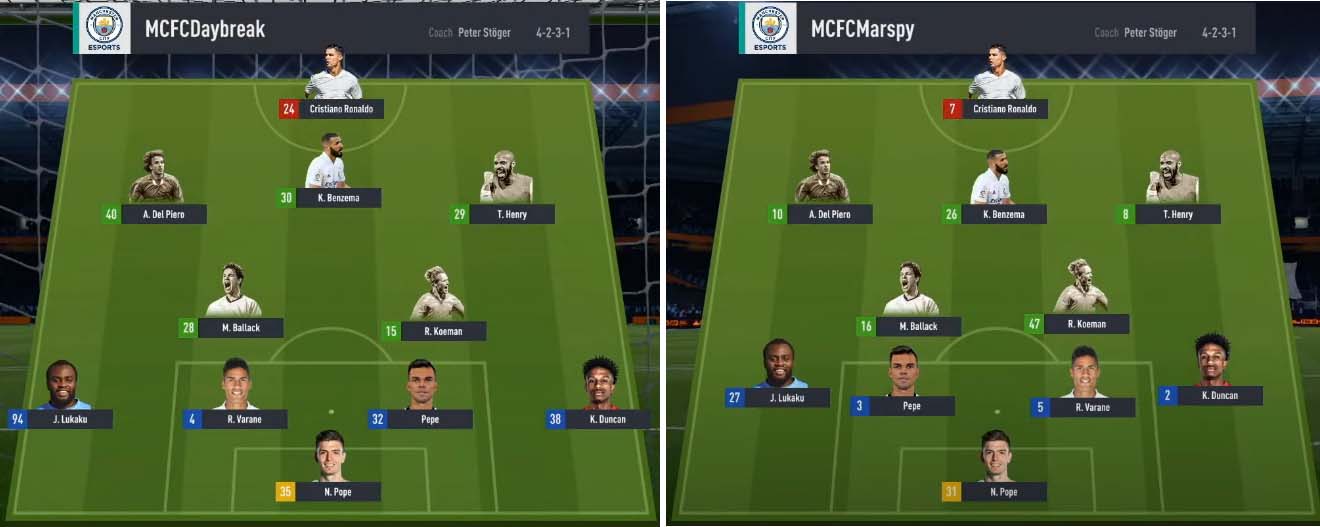Select K. Benzema in the MCFCDaybreak lineup
Screen dimensions: 1320x527
point(329,197)
